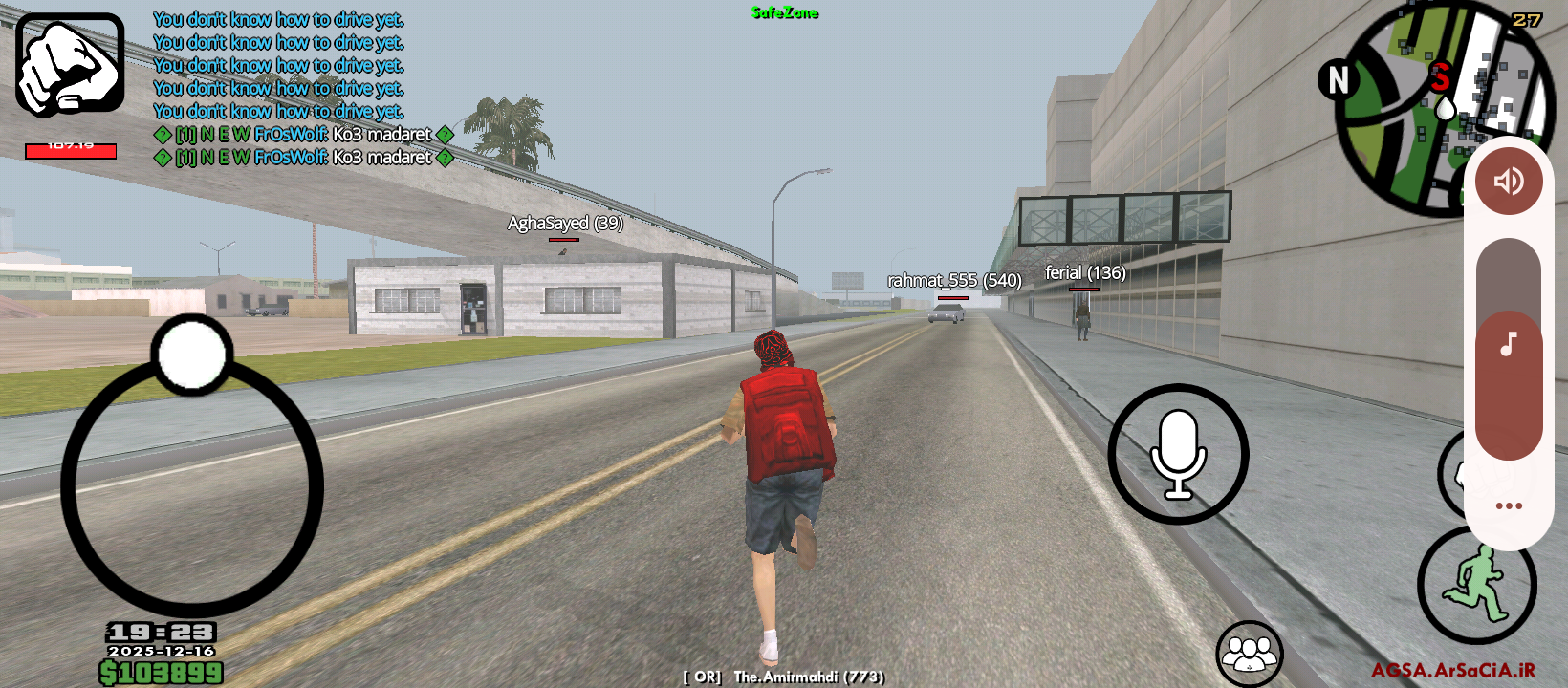Open volume panel's three-dot more options
The height and width of the screenshot is (688, 1568).
pyautogui.click(x=1508, y=505)
